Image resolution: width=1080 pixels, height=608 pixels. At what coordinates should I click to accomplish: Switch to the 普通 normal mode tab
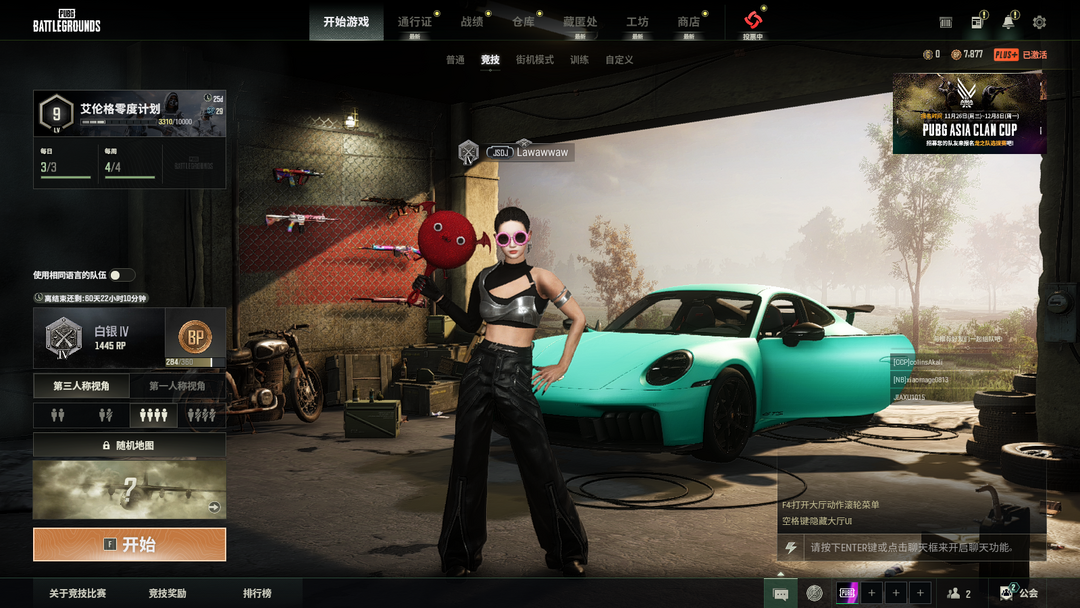coord(455,60)
